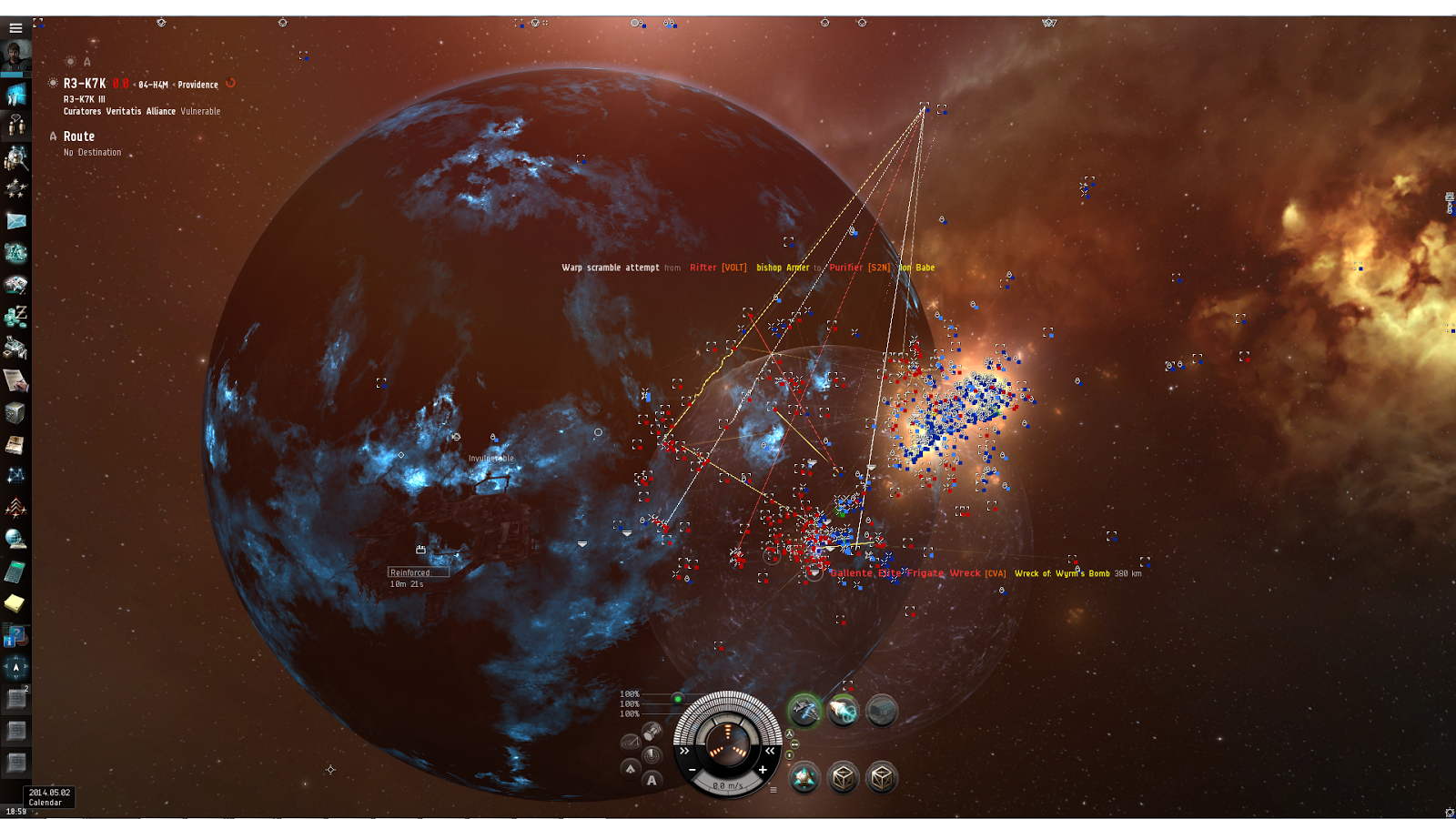
Task: Toggle the green safety status indicator
Action: pos(678,699)
